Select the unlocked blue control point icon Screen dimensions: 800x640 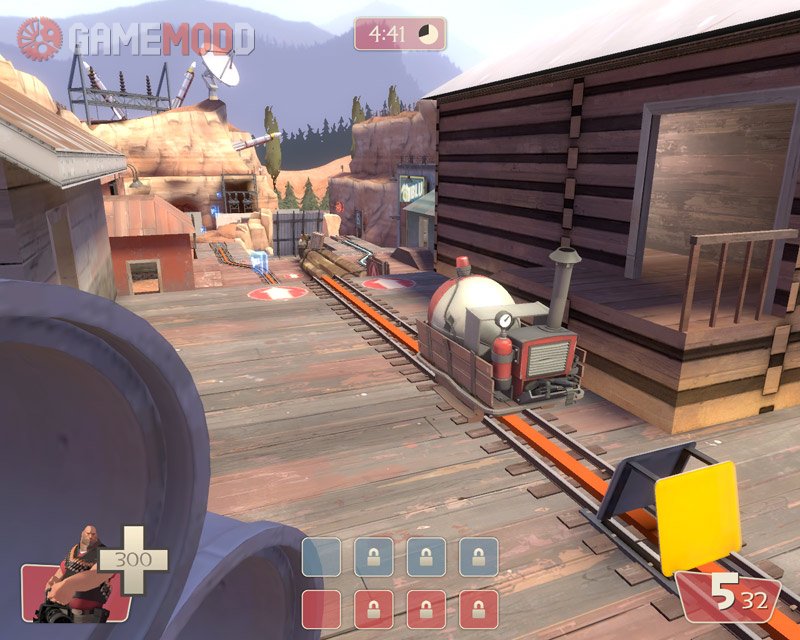click(321, 557)
